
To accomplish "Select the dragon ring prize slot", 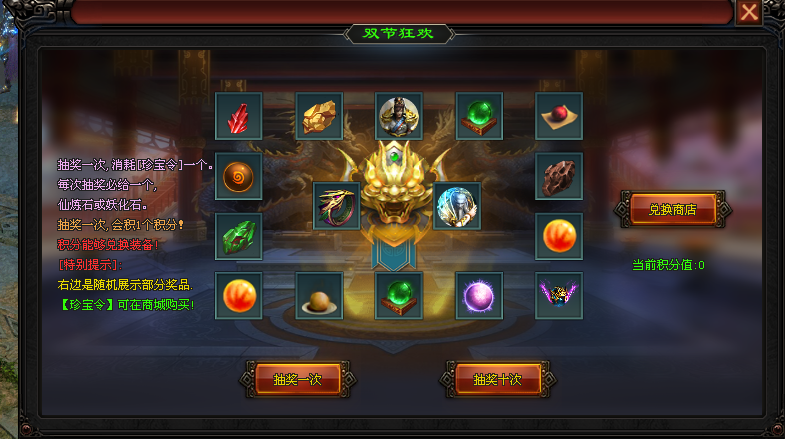I will pyautogui.click(x=336, y=206).
